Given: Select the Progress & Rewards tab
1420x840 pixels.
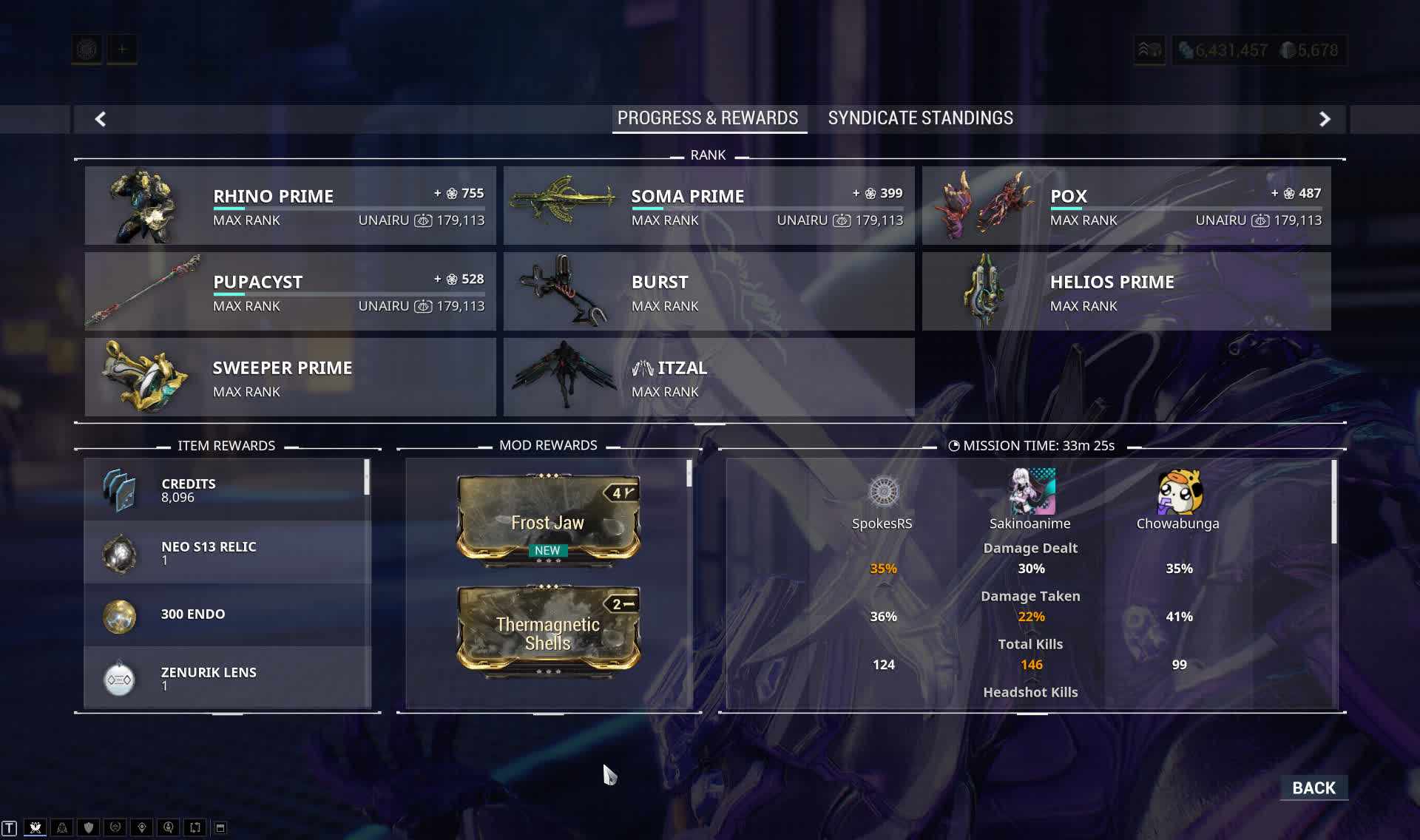Looking at the screenshot, I should coord(708,118).
